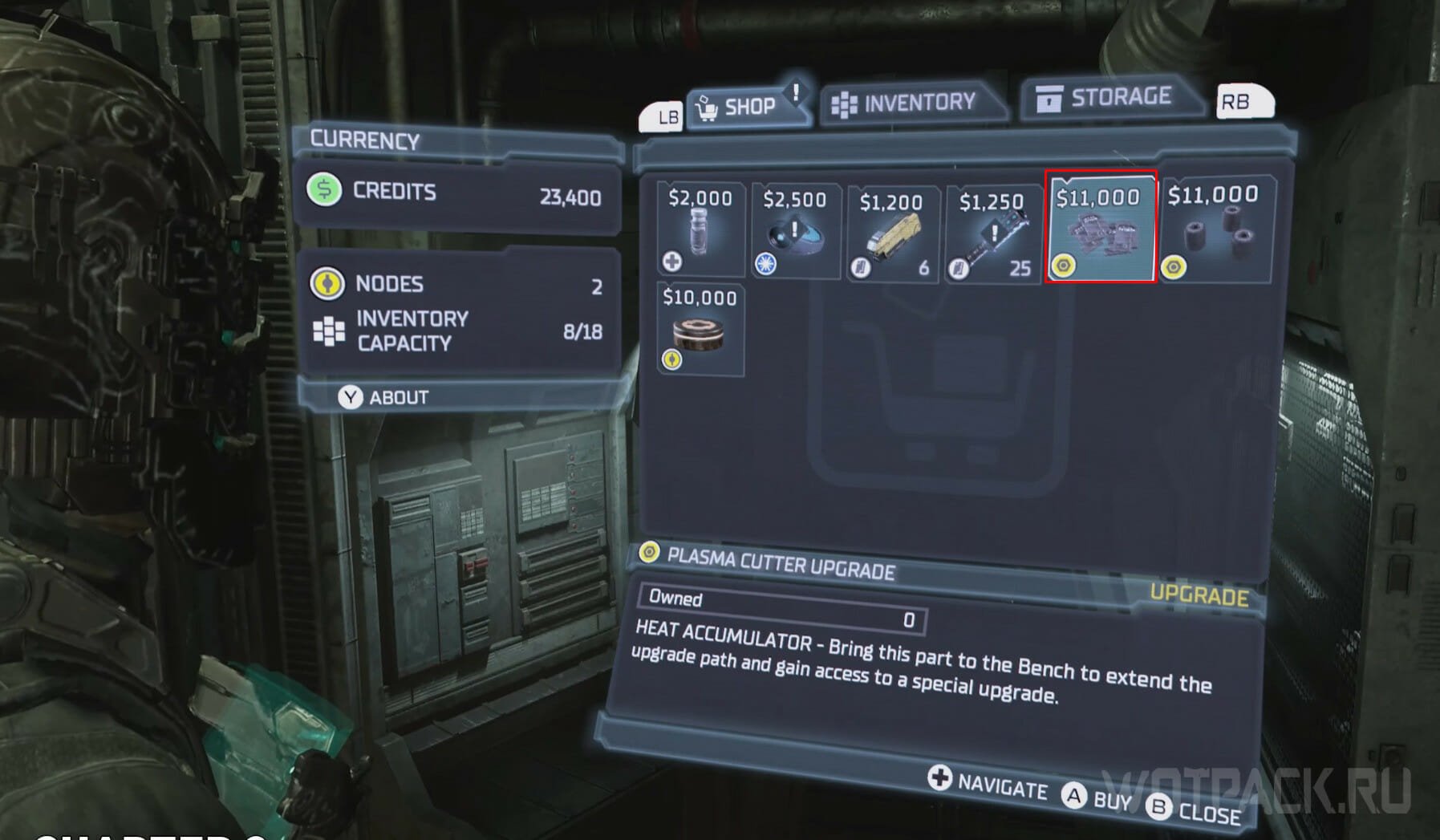This screenshot has height=840, width=1440.
Task: Select the highlighted Heat Accumulator upgrade
Action: (x=1100, y=227)
